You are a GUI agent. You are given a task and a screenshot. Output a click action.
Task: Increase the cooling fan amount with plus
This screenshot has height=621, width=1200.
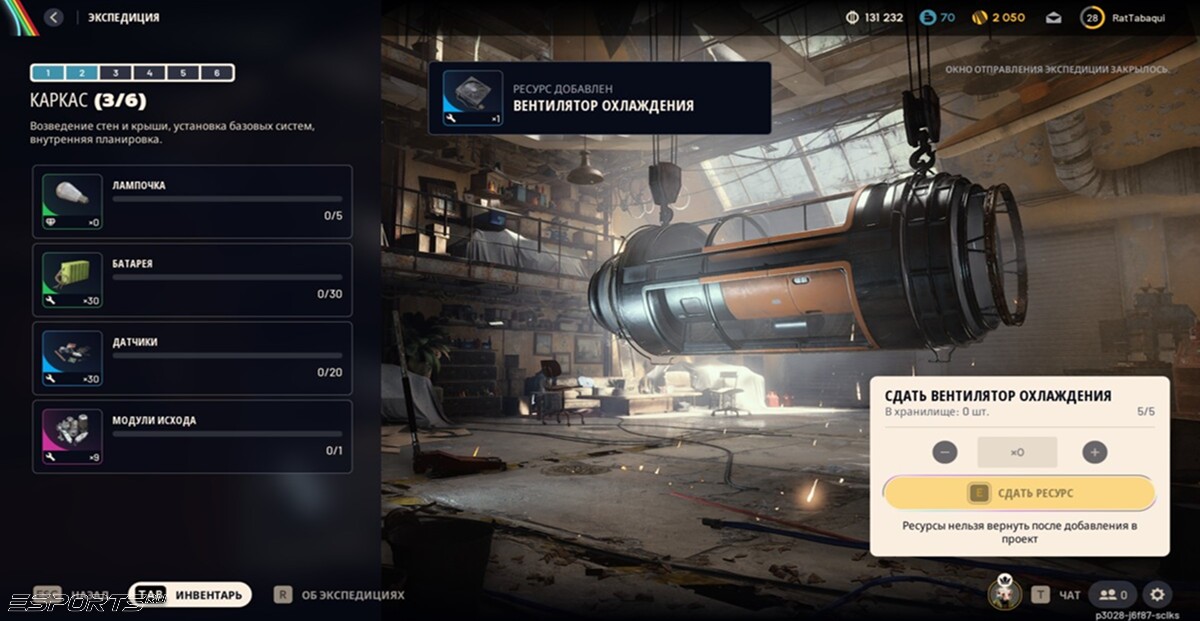click(1095, 452)
